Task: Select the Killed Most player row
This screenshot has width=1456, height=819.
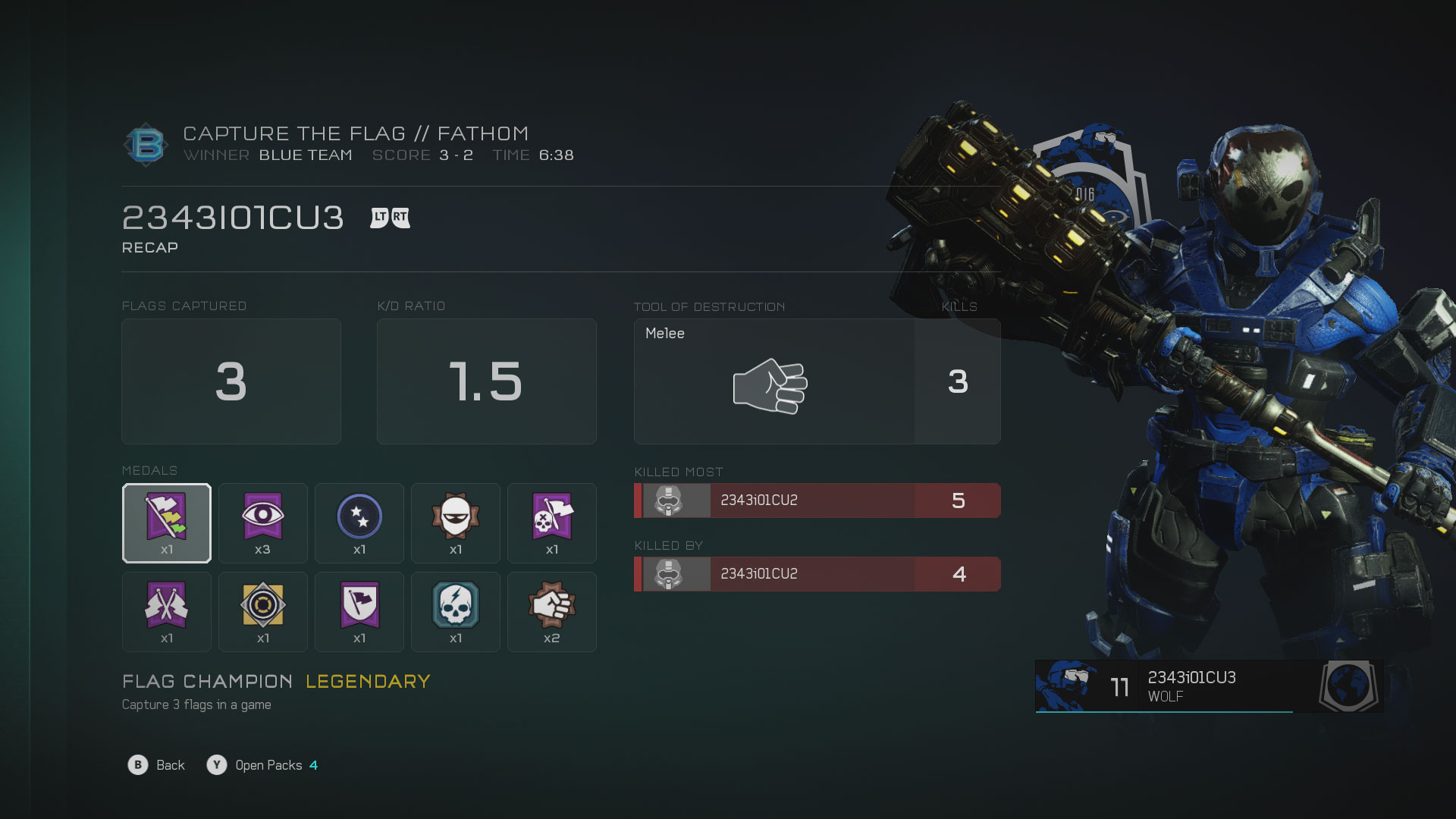Action: (x=817, y=500)
